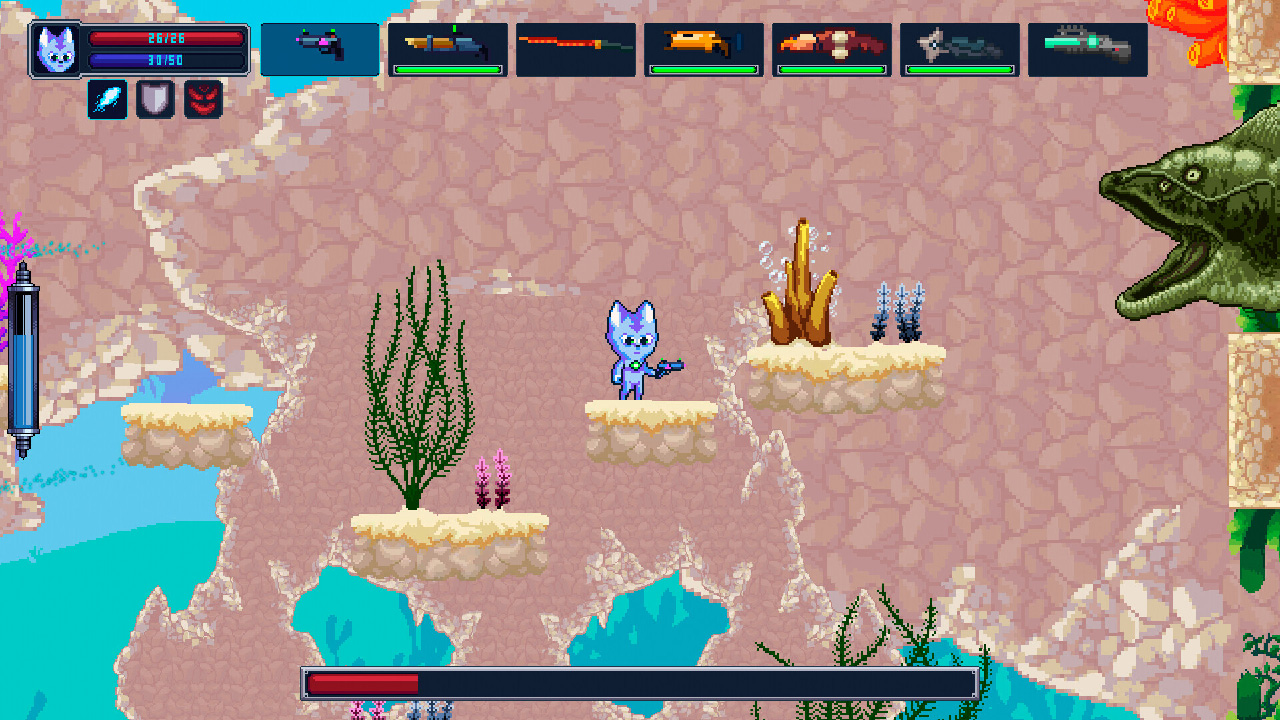This screenshot has height=720, width=1280.
Task: Activate the comet dash ability icon
Action: (106, 99)
